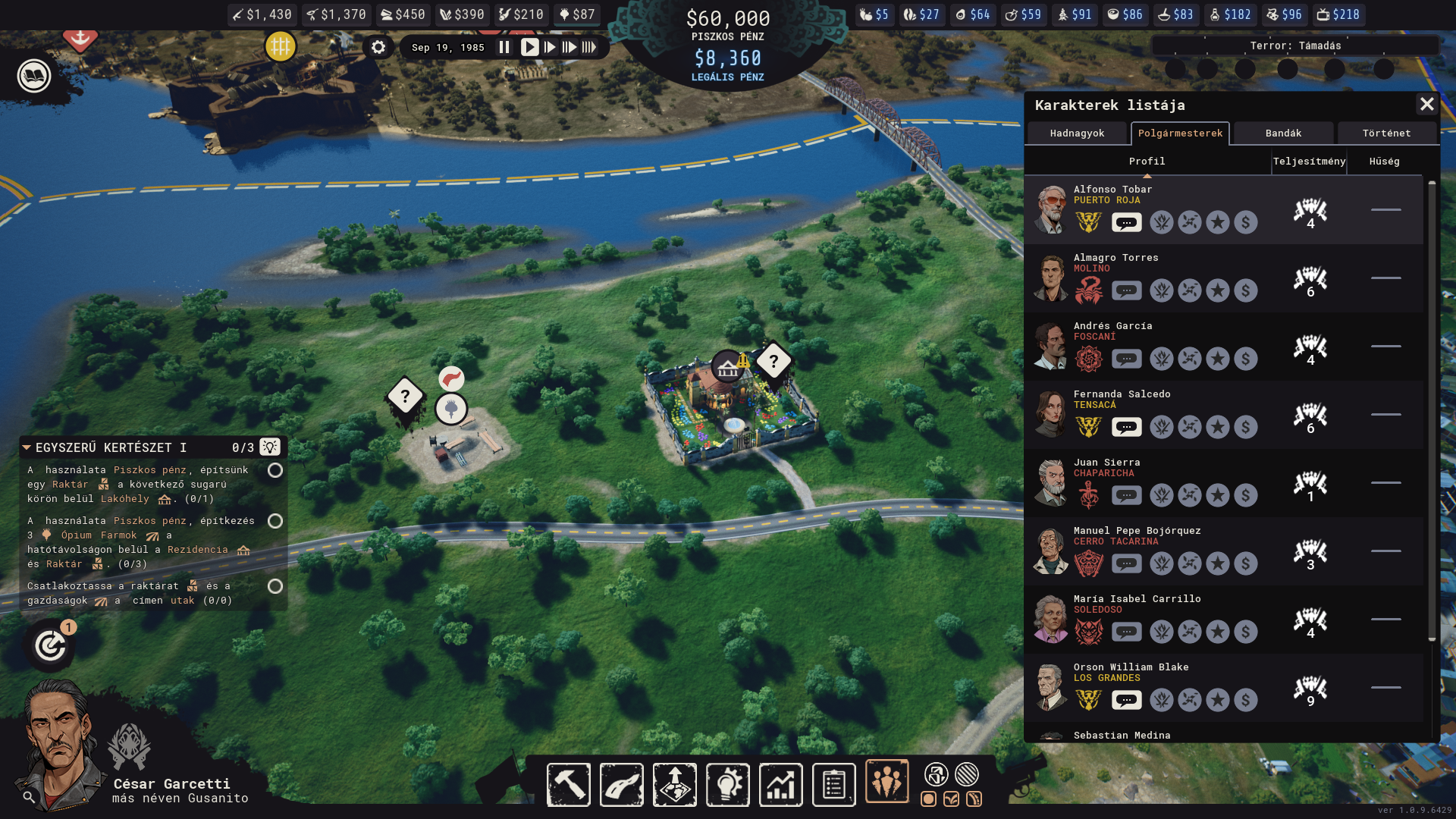The height and width of the screenshot is (819, 1456).
Task: Set game speed to normal play
Action: (529, 47)
